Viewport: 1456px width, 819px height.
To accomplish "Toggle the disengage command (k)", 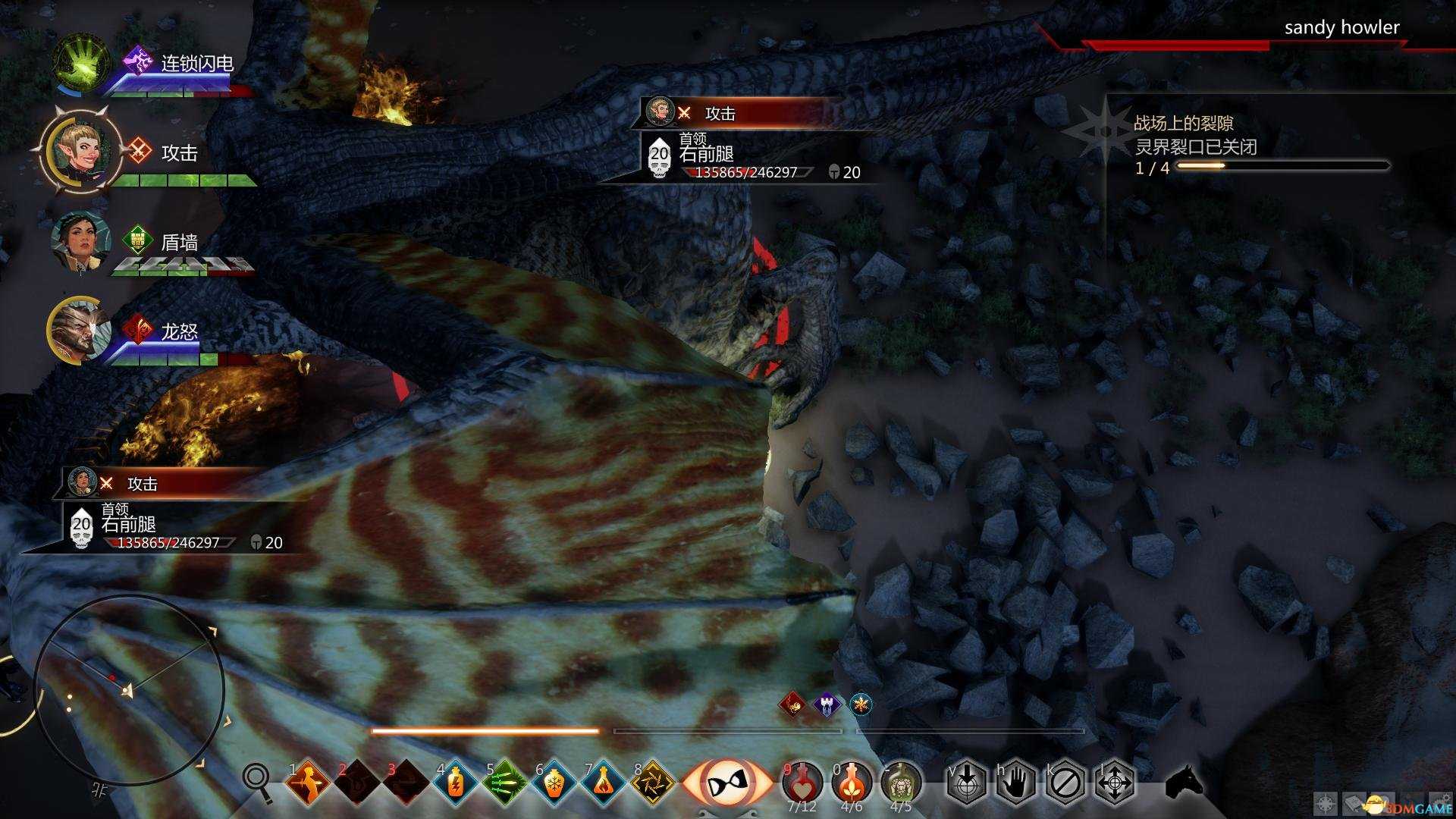I will click(x=1065, y=781).
